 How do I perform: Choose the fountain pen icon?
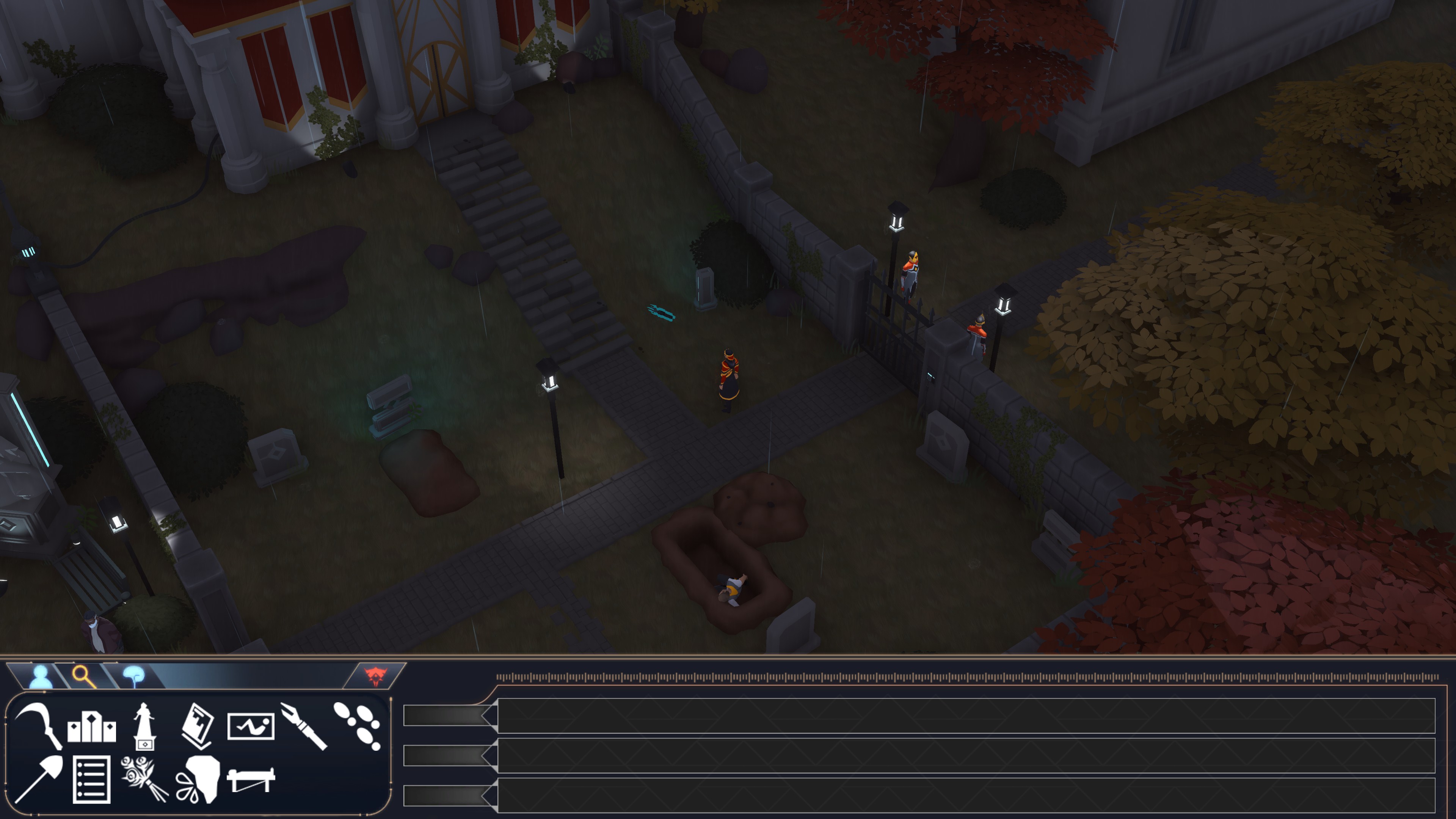(x=303, y=726)
